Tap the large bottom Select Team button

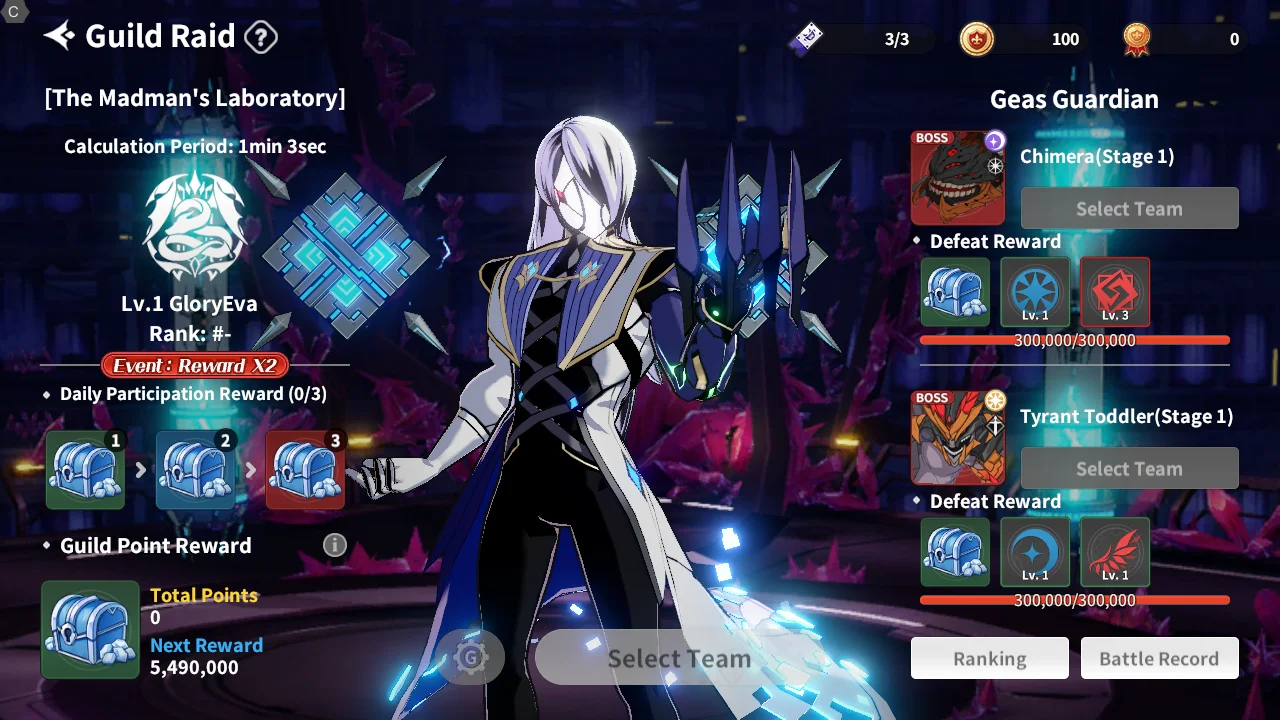click(678, 658)
